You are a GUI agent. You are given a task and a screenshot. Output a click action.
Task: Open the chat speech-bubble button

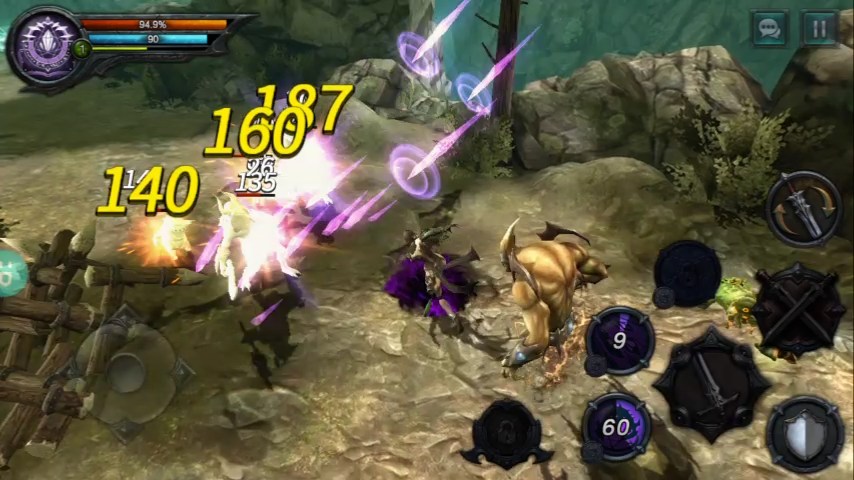coord(770,28)
